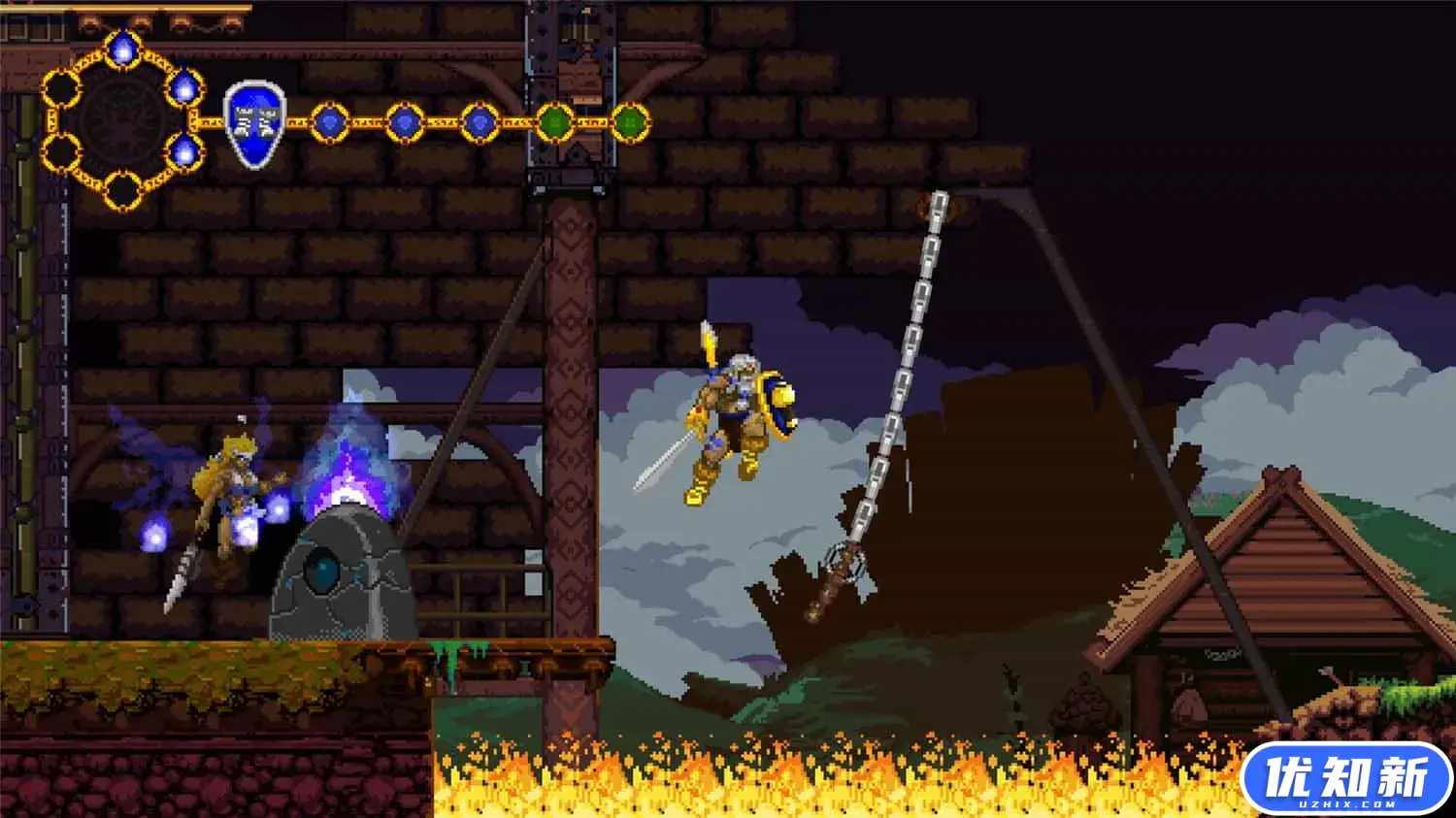Click the gem chain linking shield to green gems
This screenshot has width=1456, height=818.
(442, 123)
